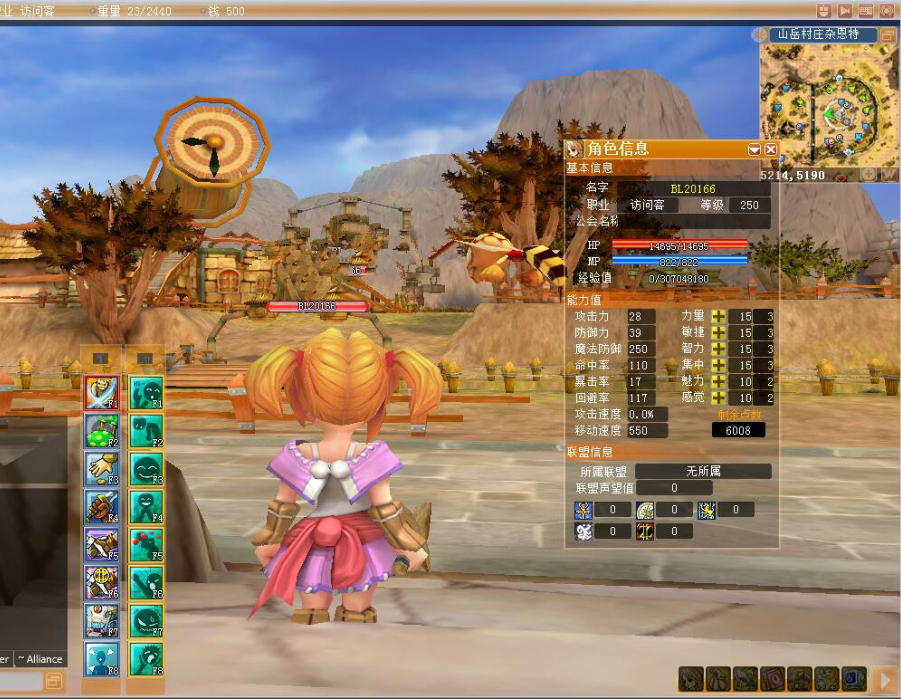Click the mouse icon in the top bar

click(823, 11)
